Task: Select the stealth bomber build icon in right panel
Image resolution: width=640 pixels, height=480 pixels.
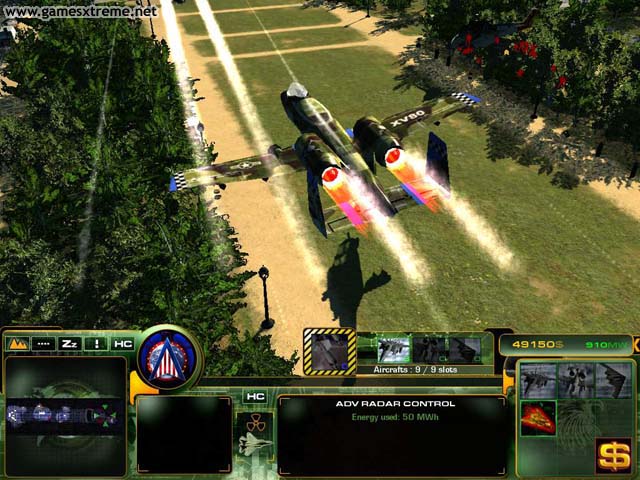Action: [x=612, y=380]
